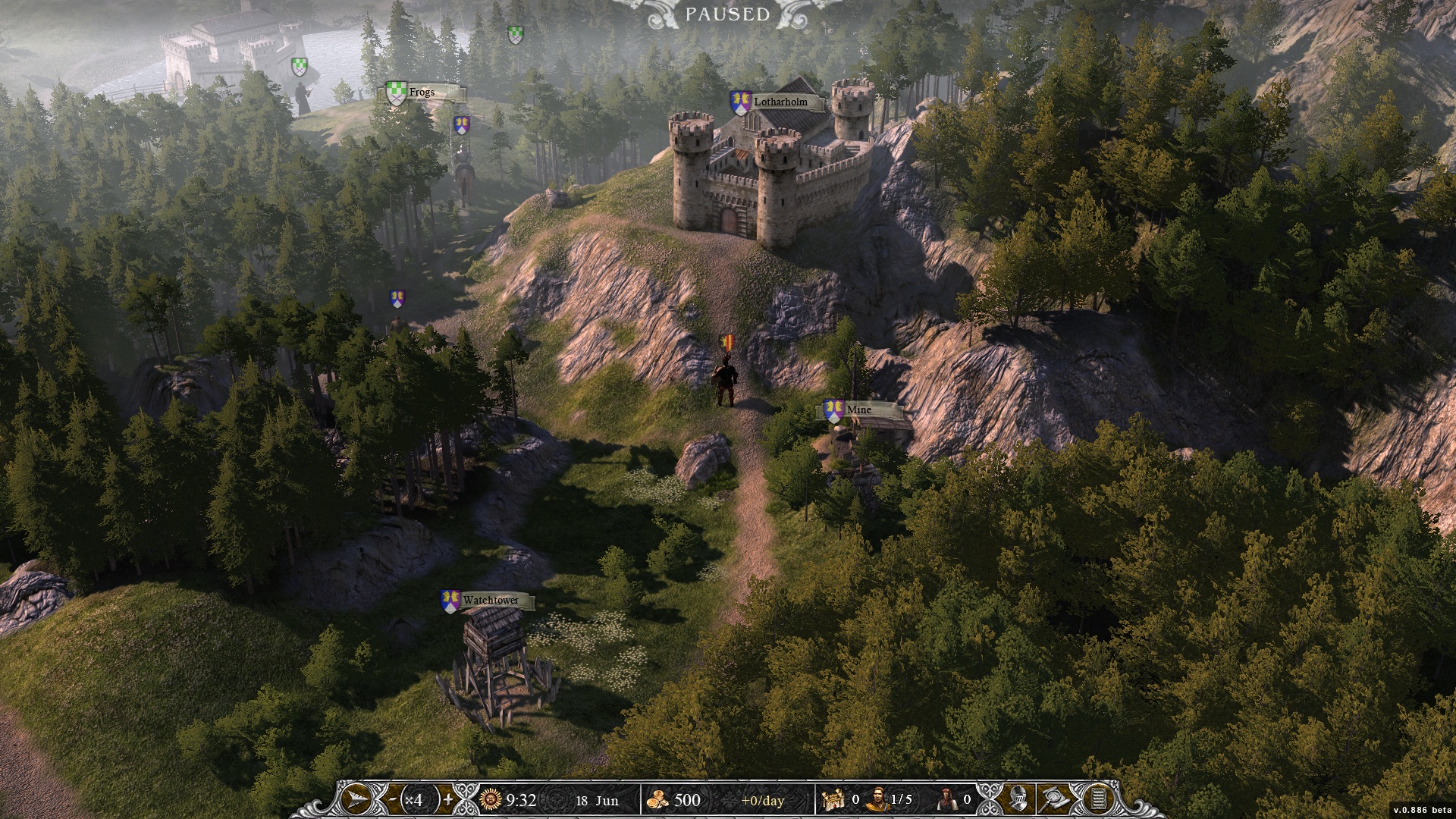Select the Mine label
This screenshot has height=819, width=1456.
859,410
